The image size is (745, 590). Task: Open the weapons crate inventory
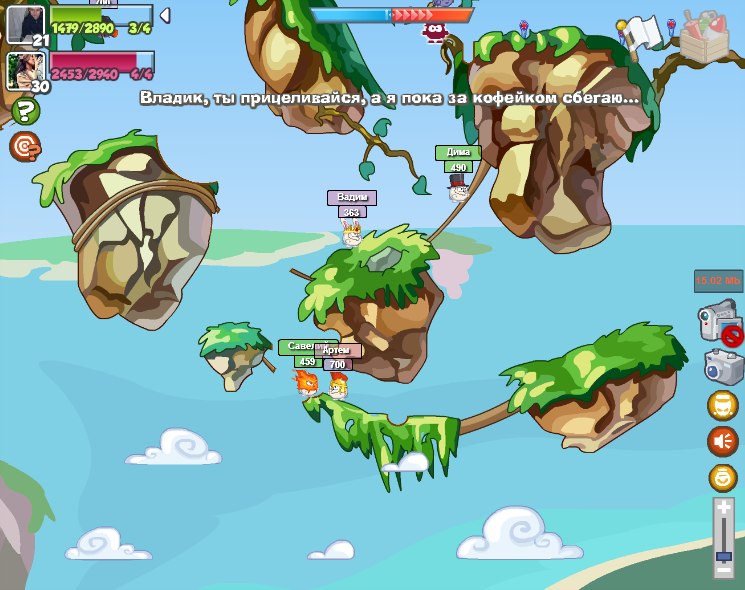pyautogui.click(x=706, y=37)
